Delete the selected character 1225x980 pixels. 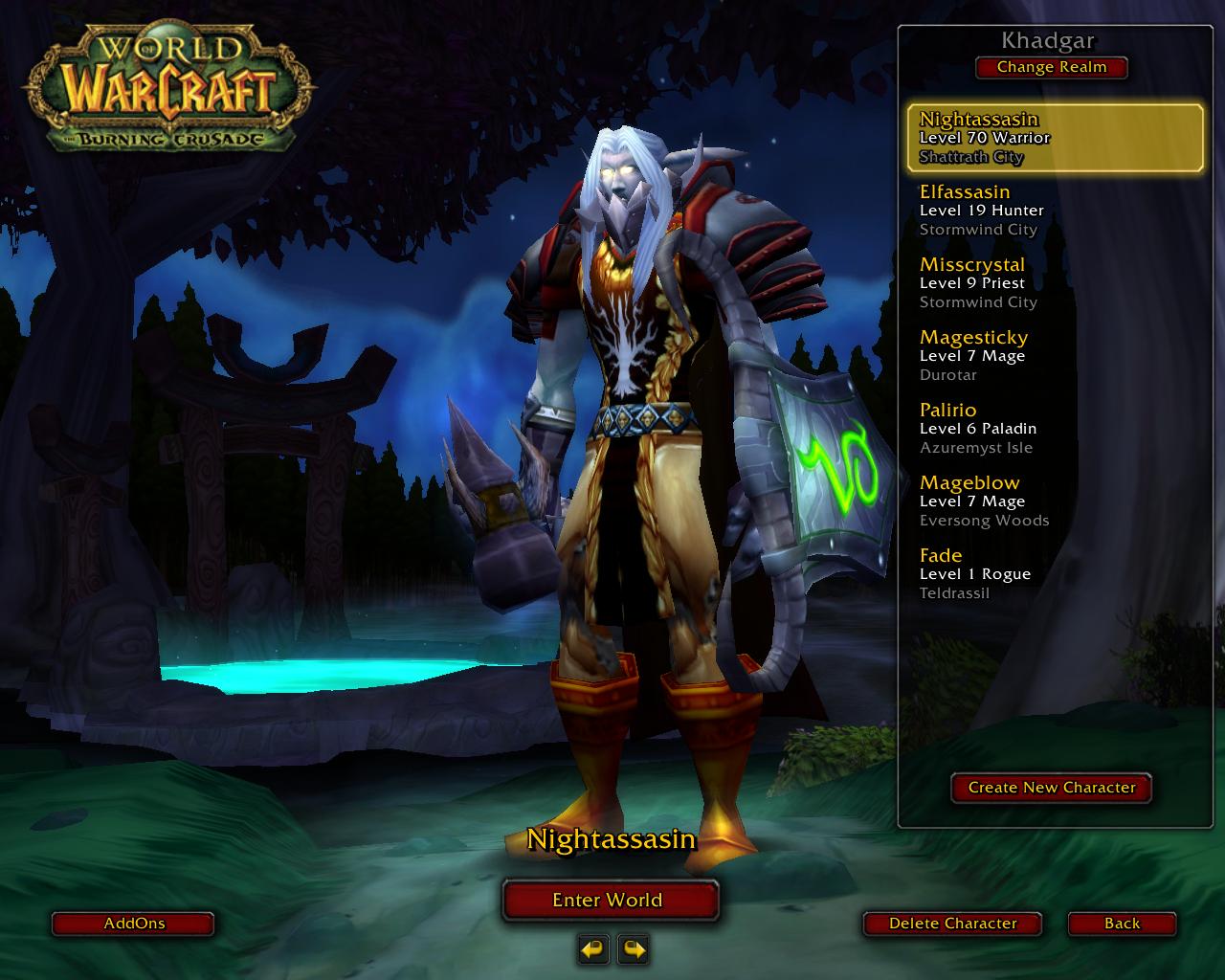[952, 924]
